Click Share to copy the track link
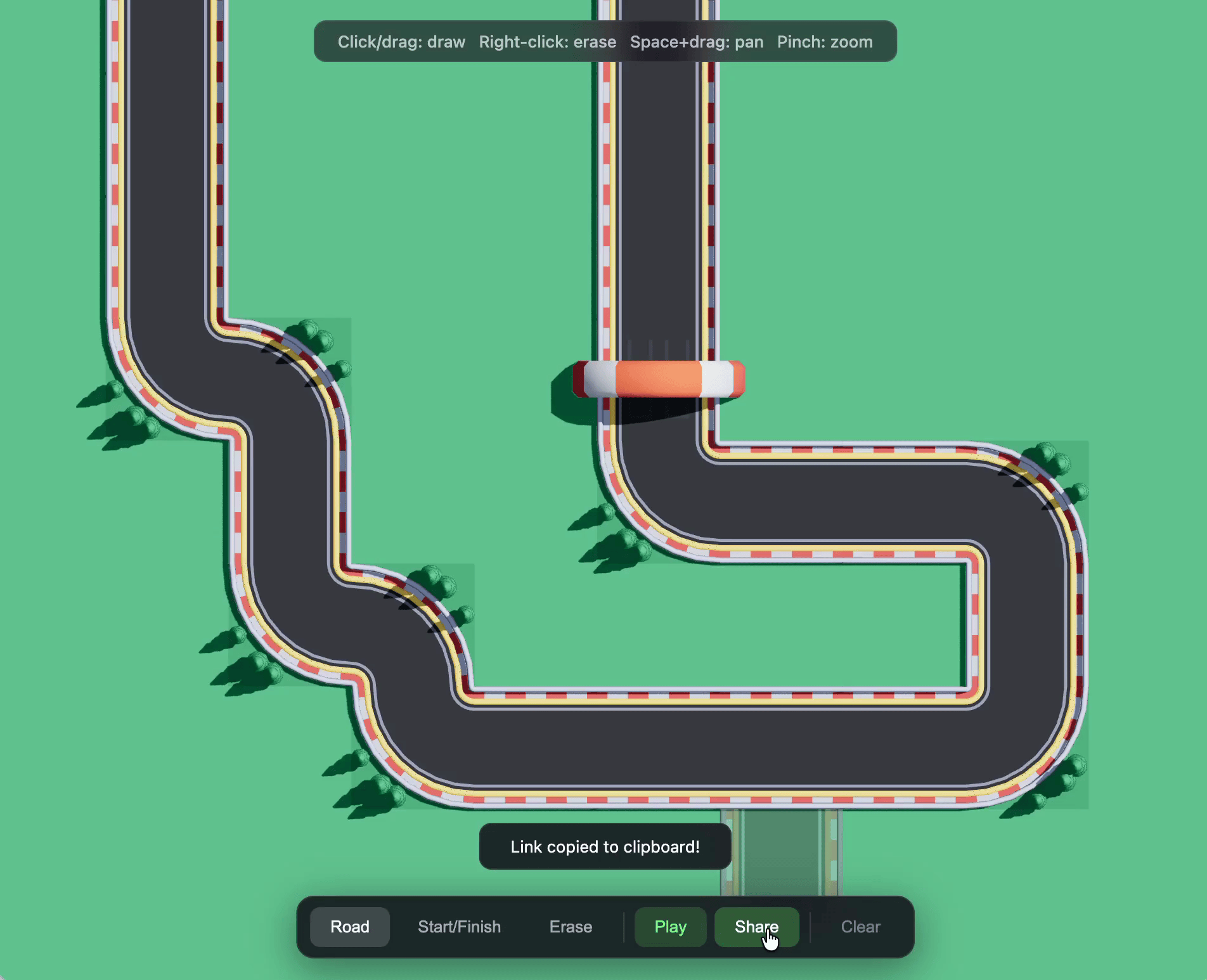This screenshot has width=1207, height=980. (756, 926)
